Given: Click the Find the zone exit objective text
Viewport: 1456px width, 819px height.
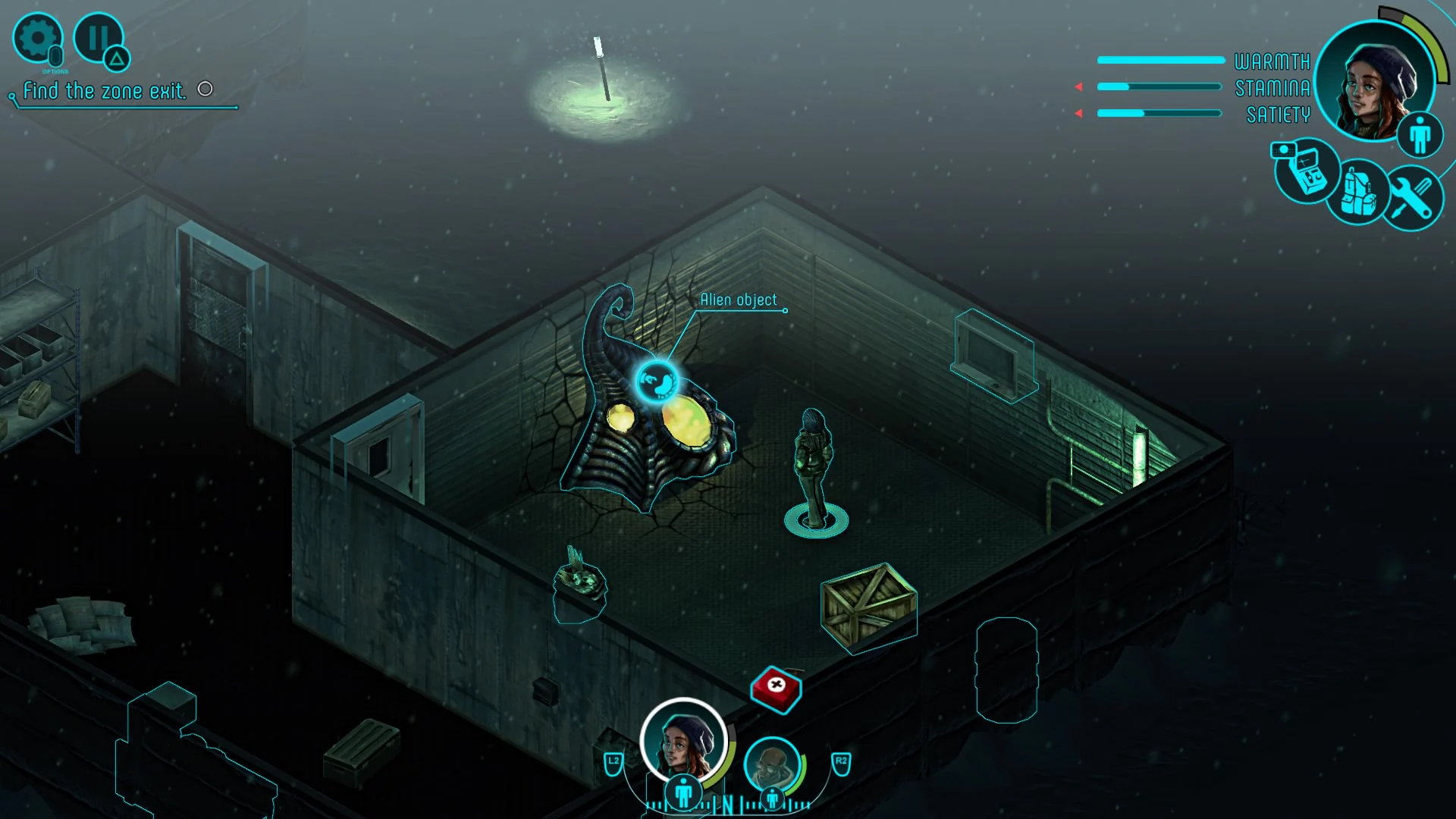Looking at the screenshot, I should [106, 91].
